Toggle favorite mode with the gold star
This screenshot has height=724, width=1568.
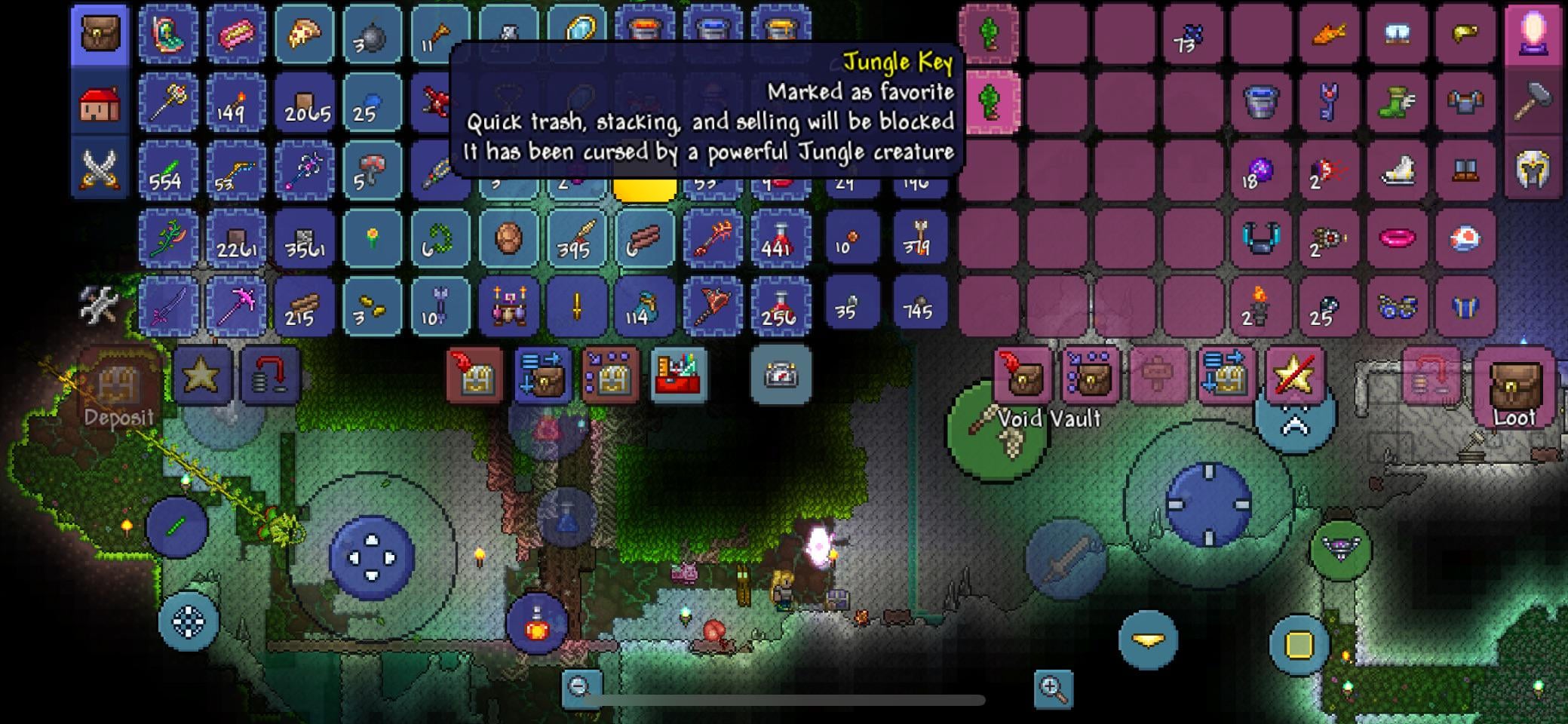(x=202, y=375)
